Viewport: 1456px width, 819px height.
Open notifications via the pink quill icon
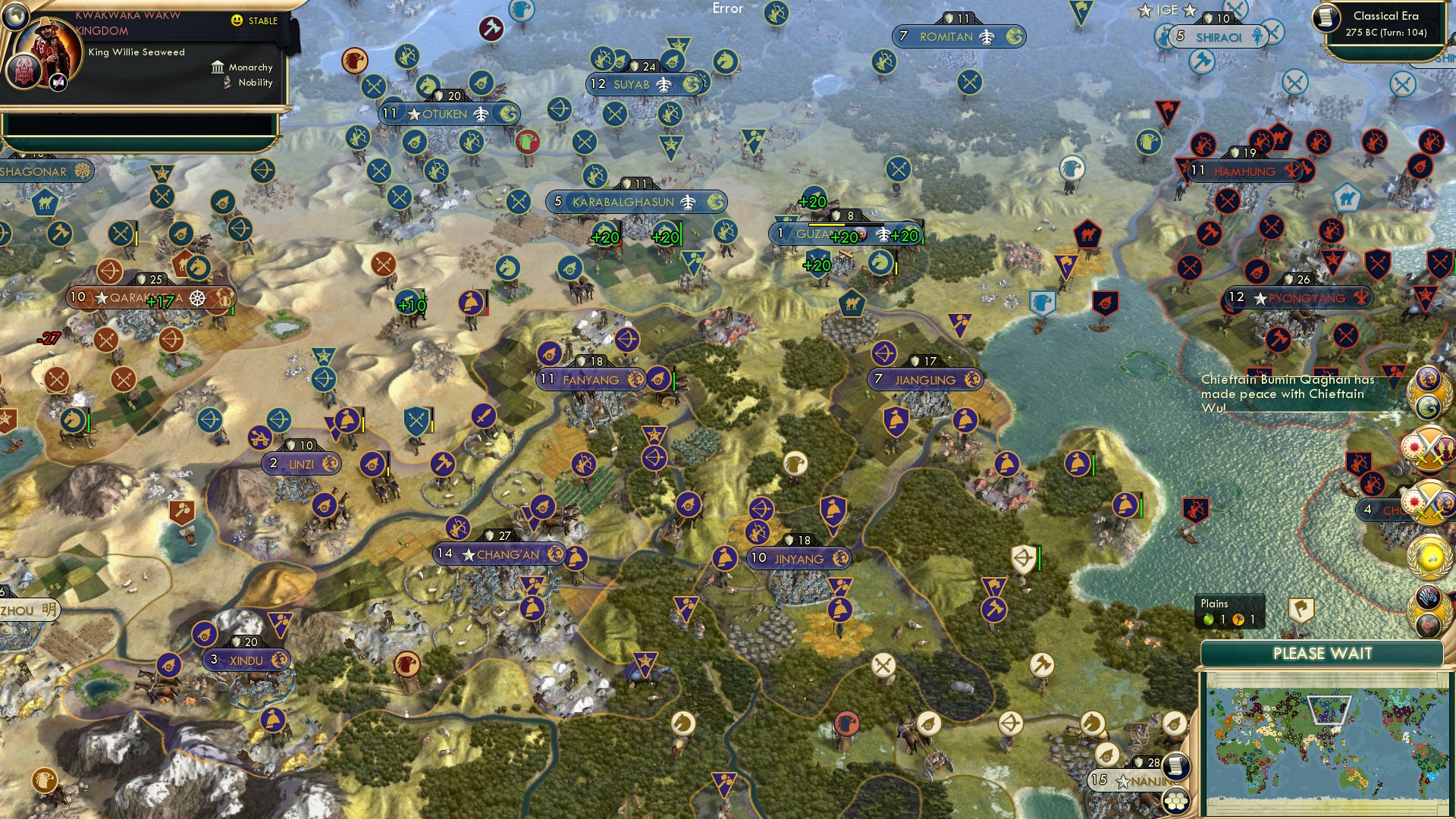(x=57, y=83)
